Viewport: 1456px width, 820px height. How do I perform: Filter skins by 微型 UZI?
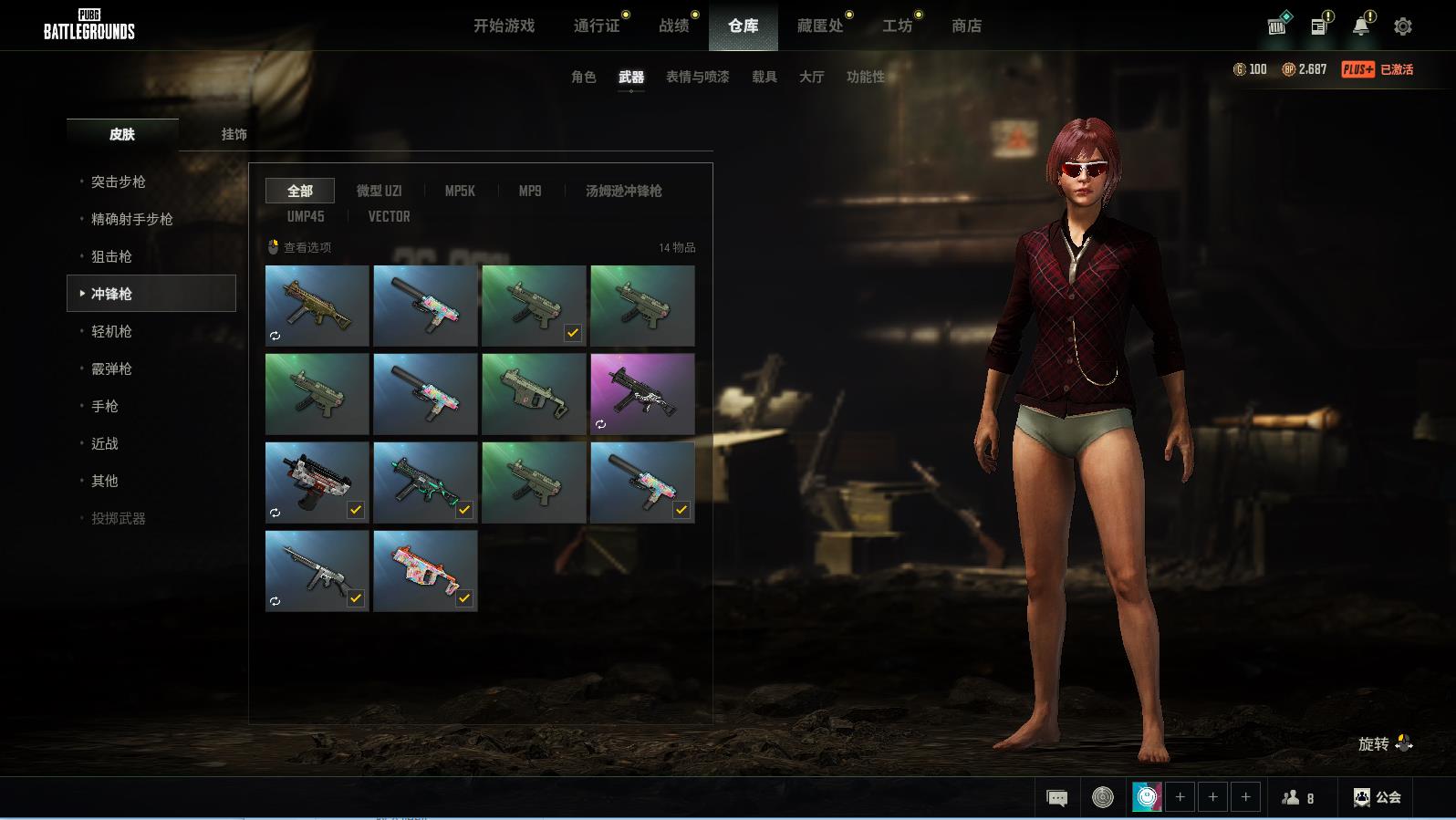pyautogui.click(x=379, y=191)
